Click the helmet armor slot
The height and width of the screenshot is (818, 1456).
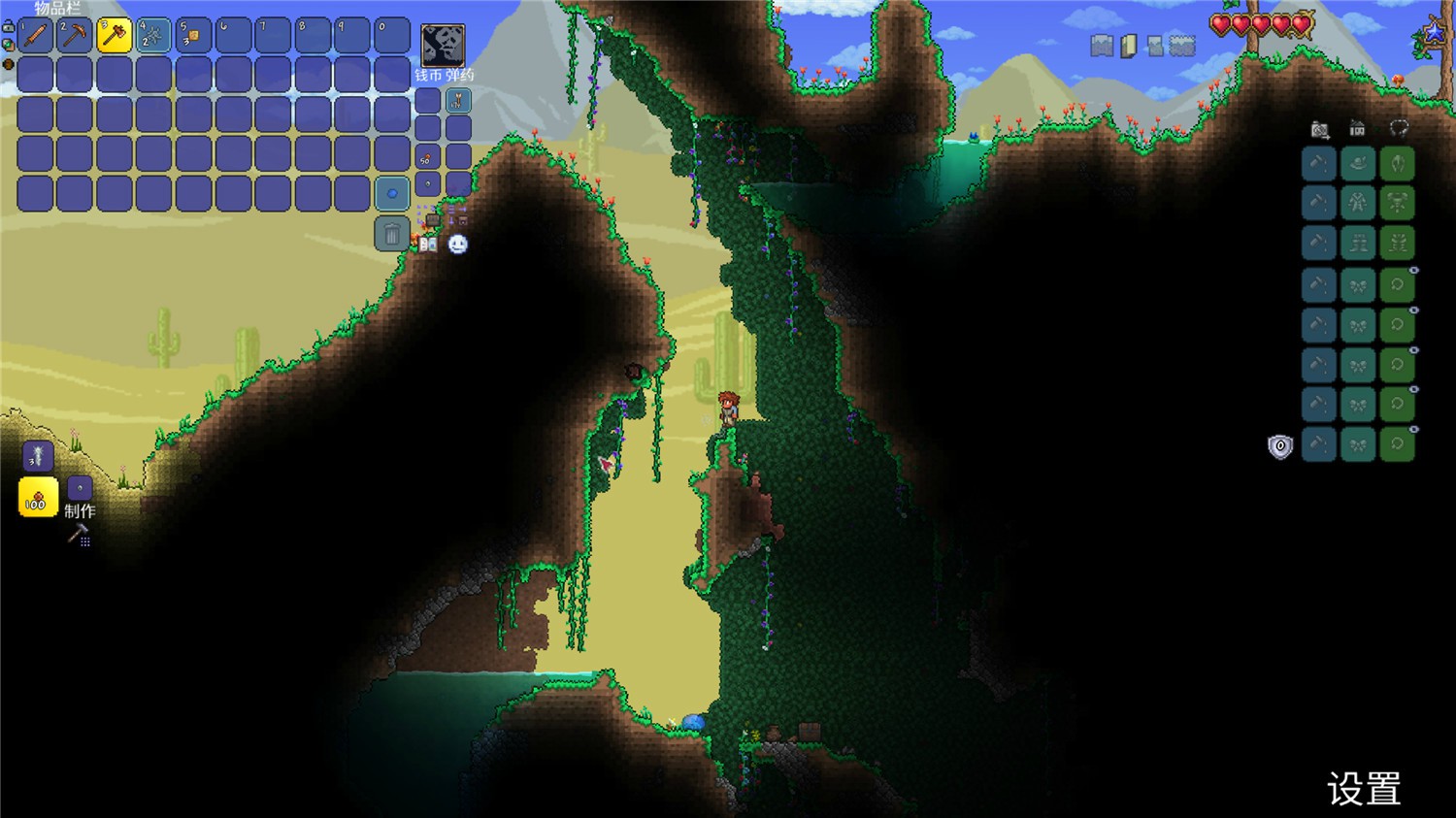coord(1396,163)
